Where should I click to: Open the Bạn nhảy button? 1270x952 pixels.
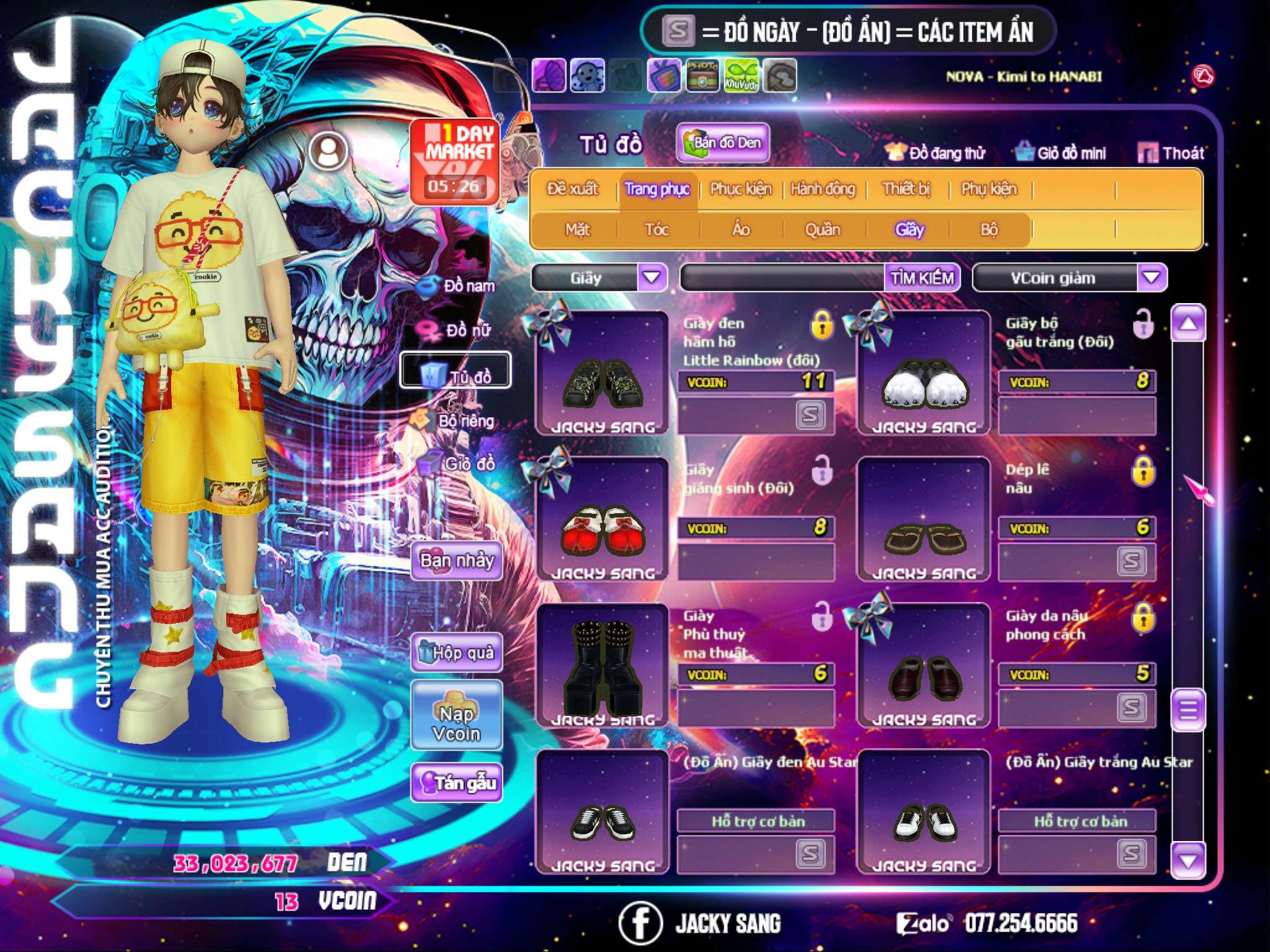[x=457, y=561]
